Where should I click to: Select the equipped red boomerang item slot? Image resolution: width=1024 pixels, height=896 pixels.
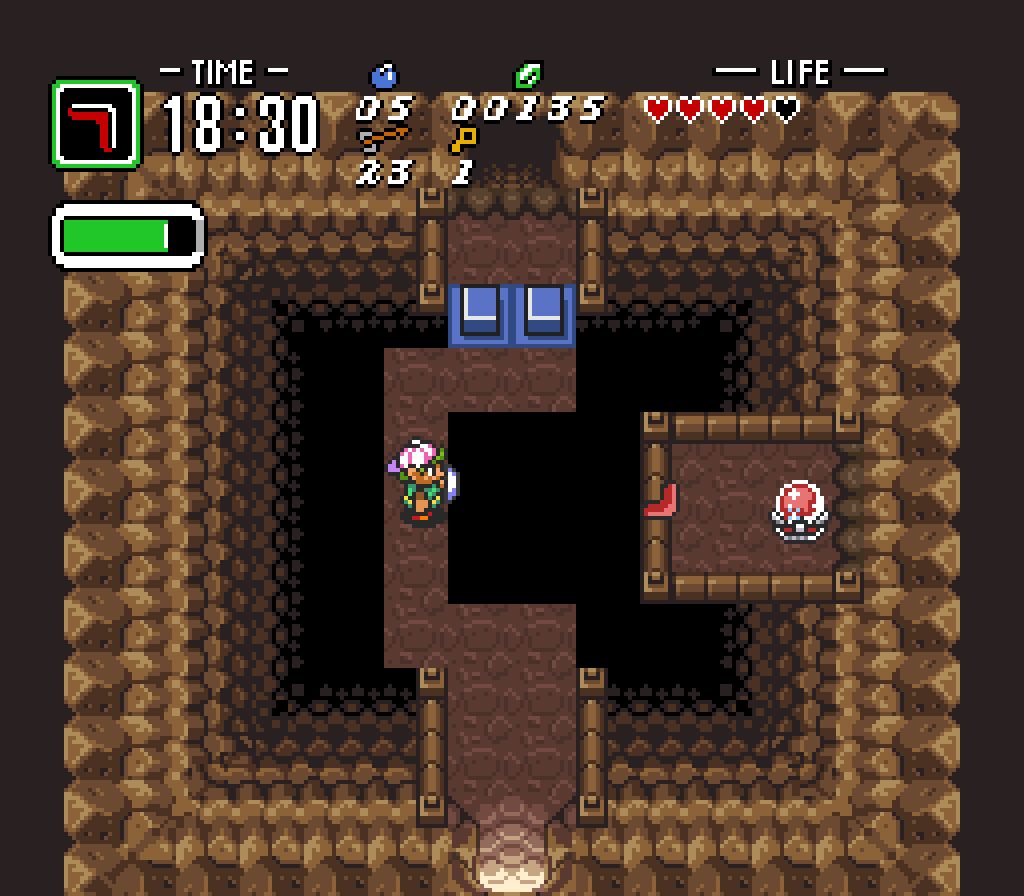(96, 124)
